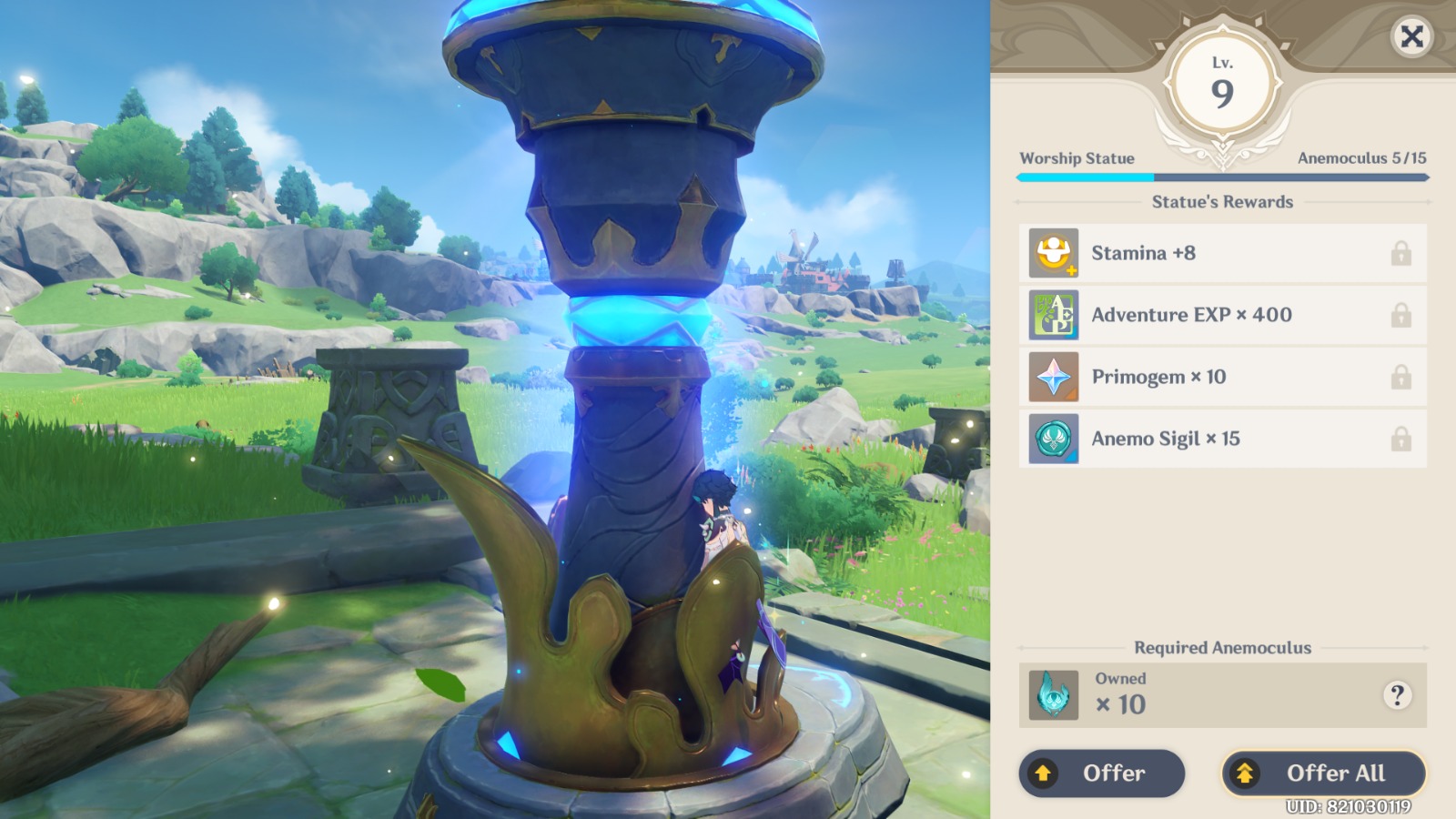Viewport: 1456px width, 819px height.
Task: Select the Anemo Sigil icon
Action: pyautogui.click(x=1053, y=439)
